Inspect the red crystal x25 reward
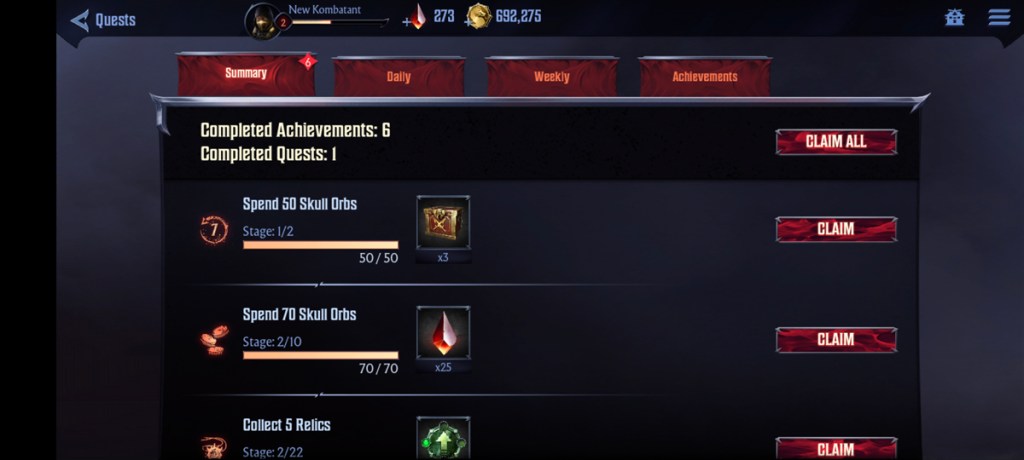Viewport: 1024px width, 460px height. pos(443,333)
